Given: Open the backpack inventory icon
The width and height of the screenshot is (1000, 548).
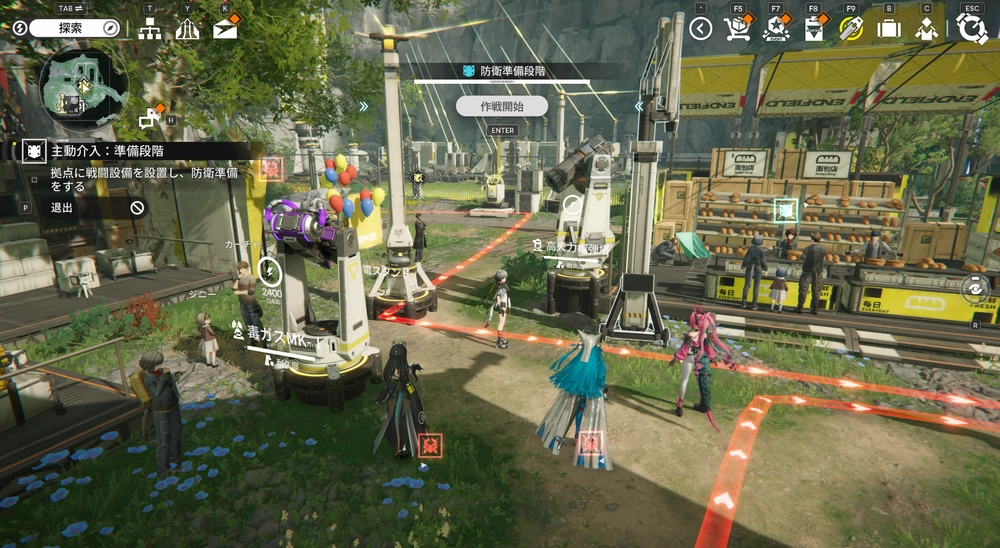Looking at the screenshot, I should pyautogui.click(x=888, y=29).
